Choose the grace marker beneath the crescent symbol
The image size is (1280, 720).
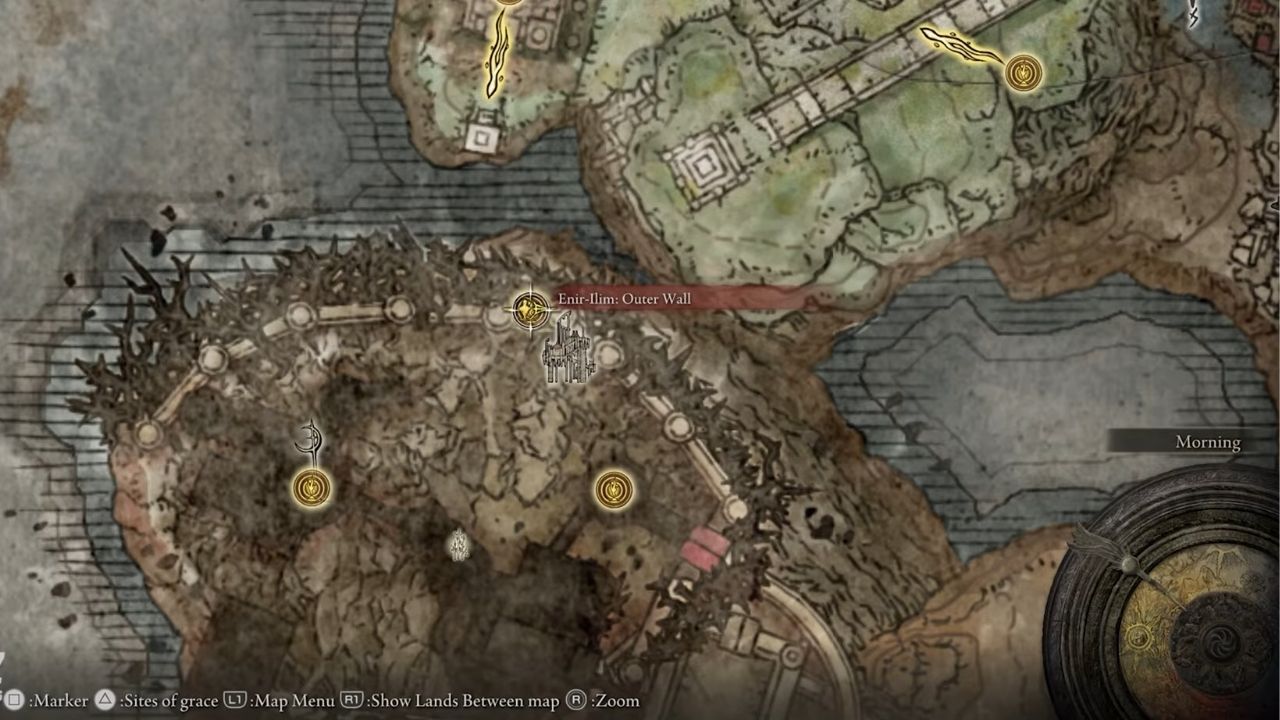click(312, 488)
